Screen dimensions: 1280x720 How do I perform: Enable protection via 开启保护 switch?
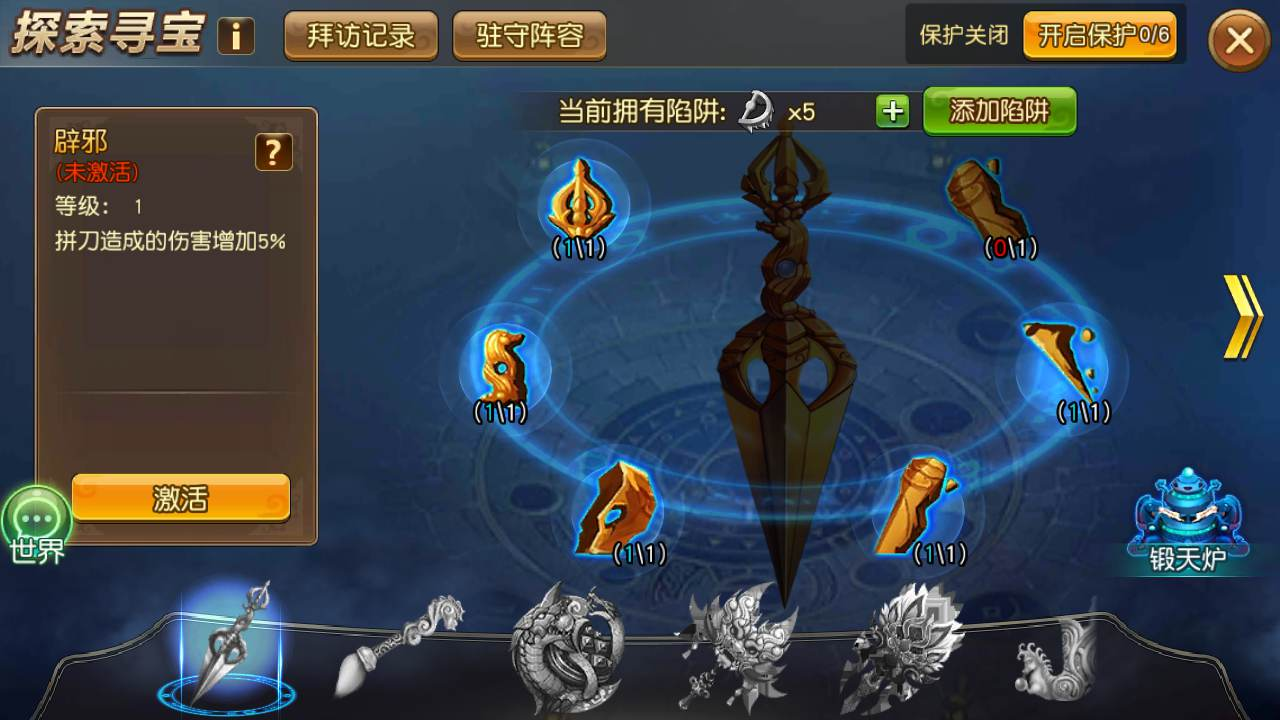pos(1100,33)
